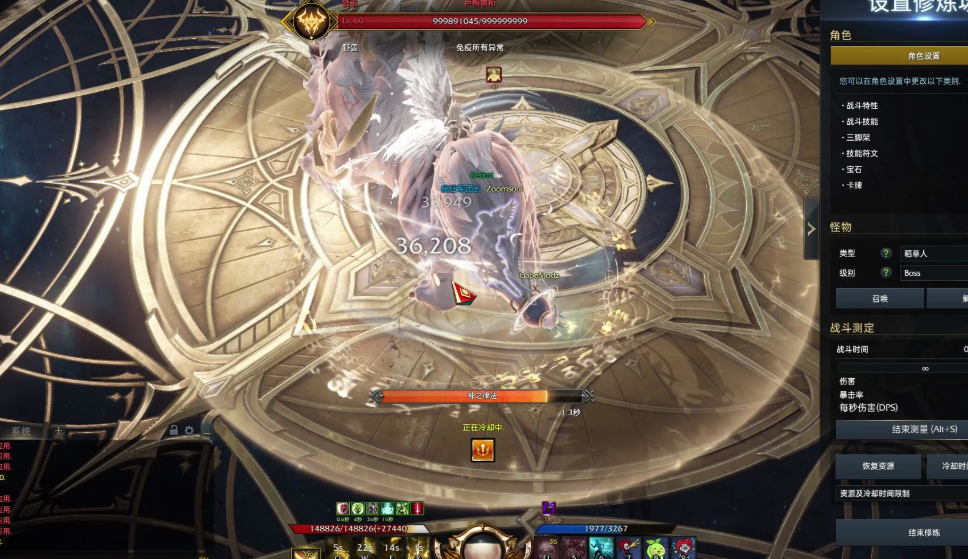Show help for the monster 类型 field

pos(885,254)
